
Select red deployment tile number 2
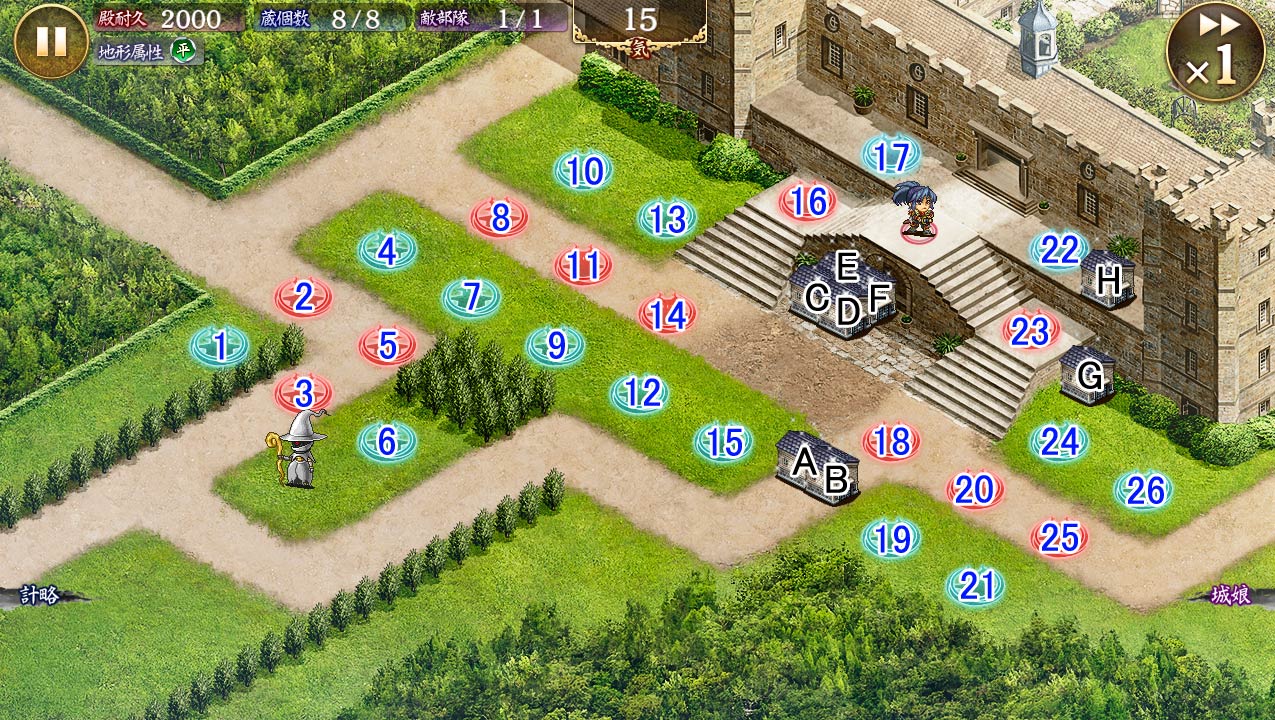point(303,297)
